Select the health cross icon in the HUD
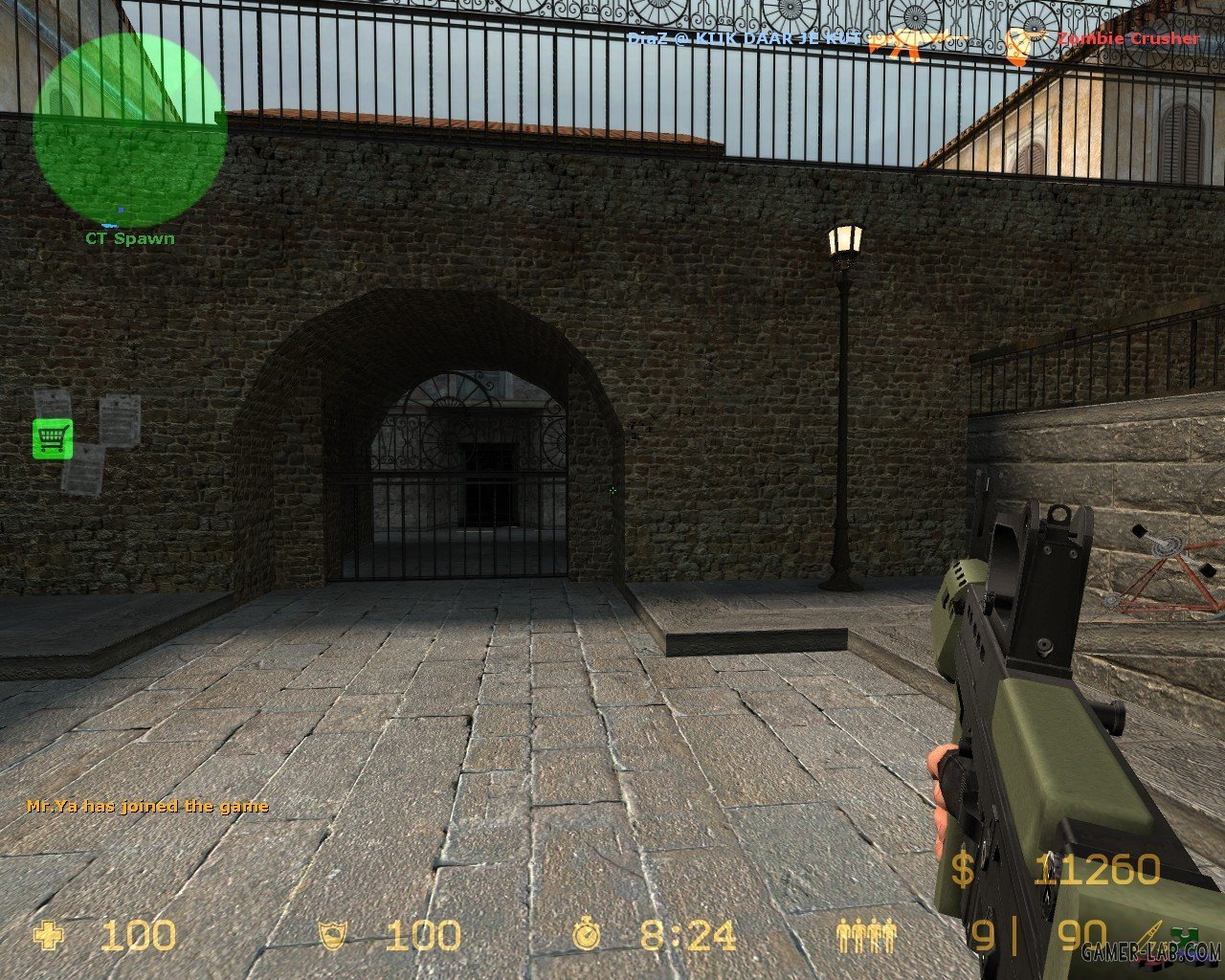The image size is (1225, 980). coord(46,933)
